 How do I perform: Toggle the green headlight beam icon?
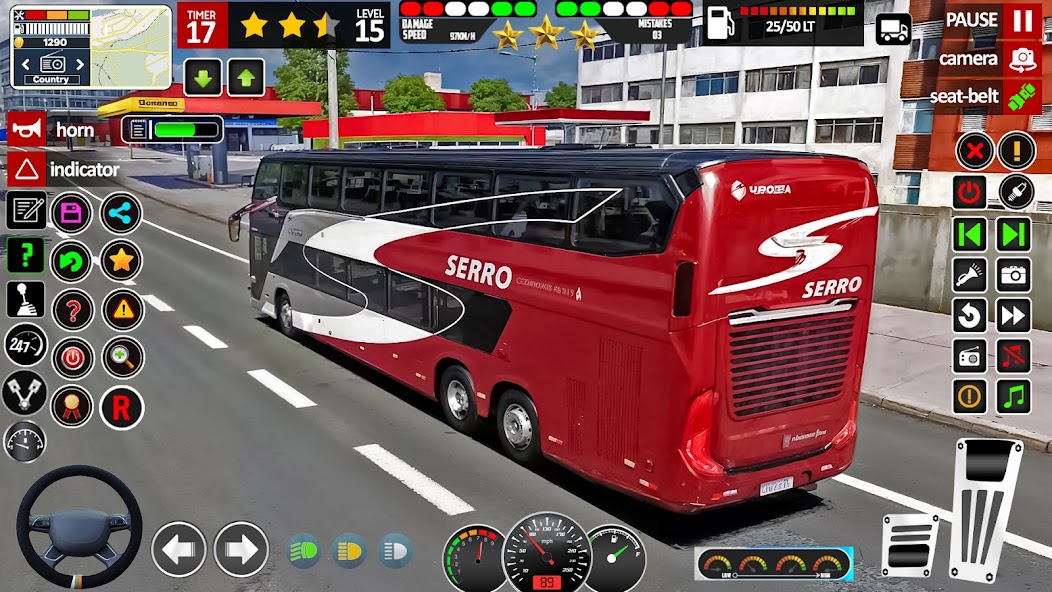point(303,550)
